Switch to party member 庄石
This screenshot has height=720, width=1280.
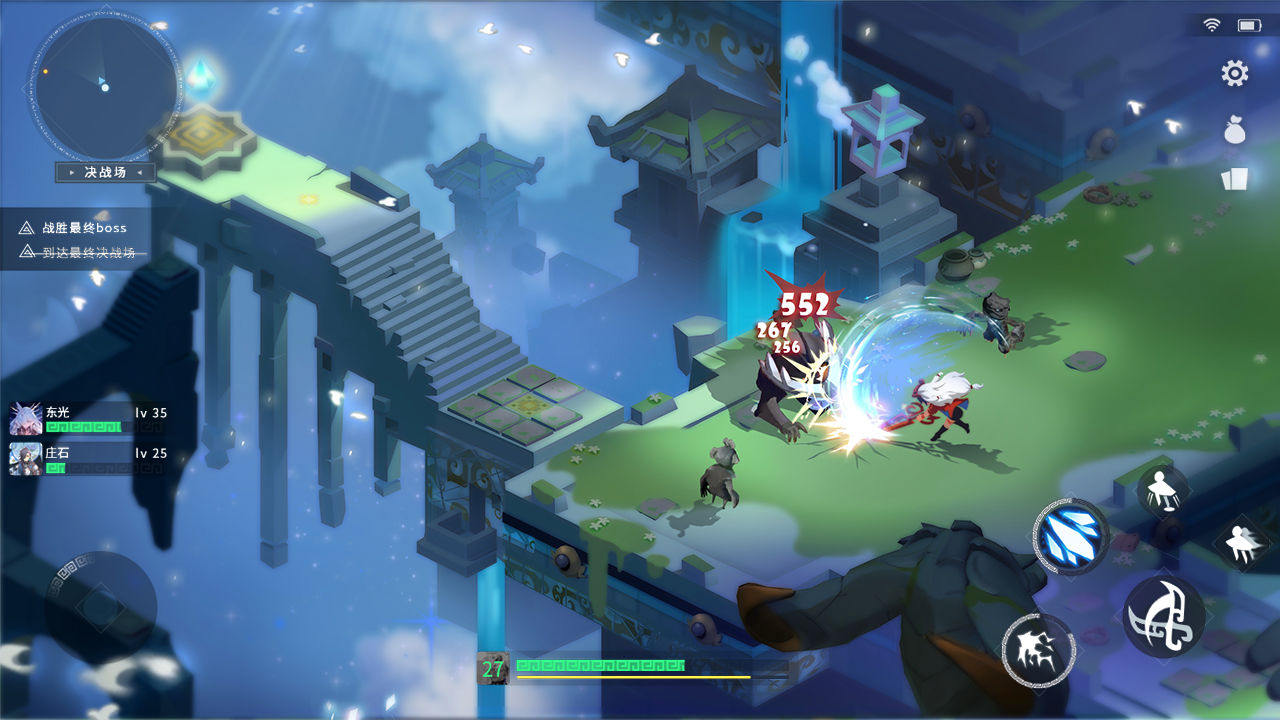[26, 459]
